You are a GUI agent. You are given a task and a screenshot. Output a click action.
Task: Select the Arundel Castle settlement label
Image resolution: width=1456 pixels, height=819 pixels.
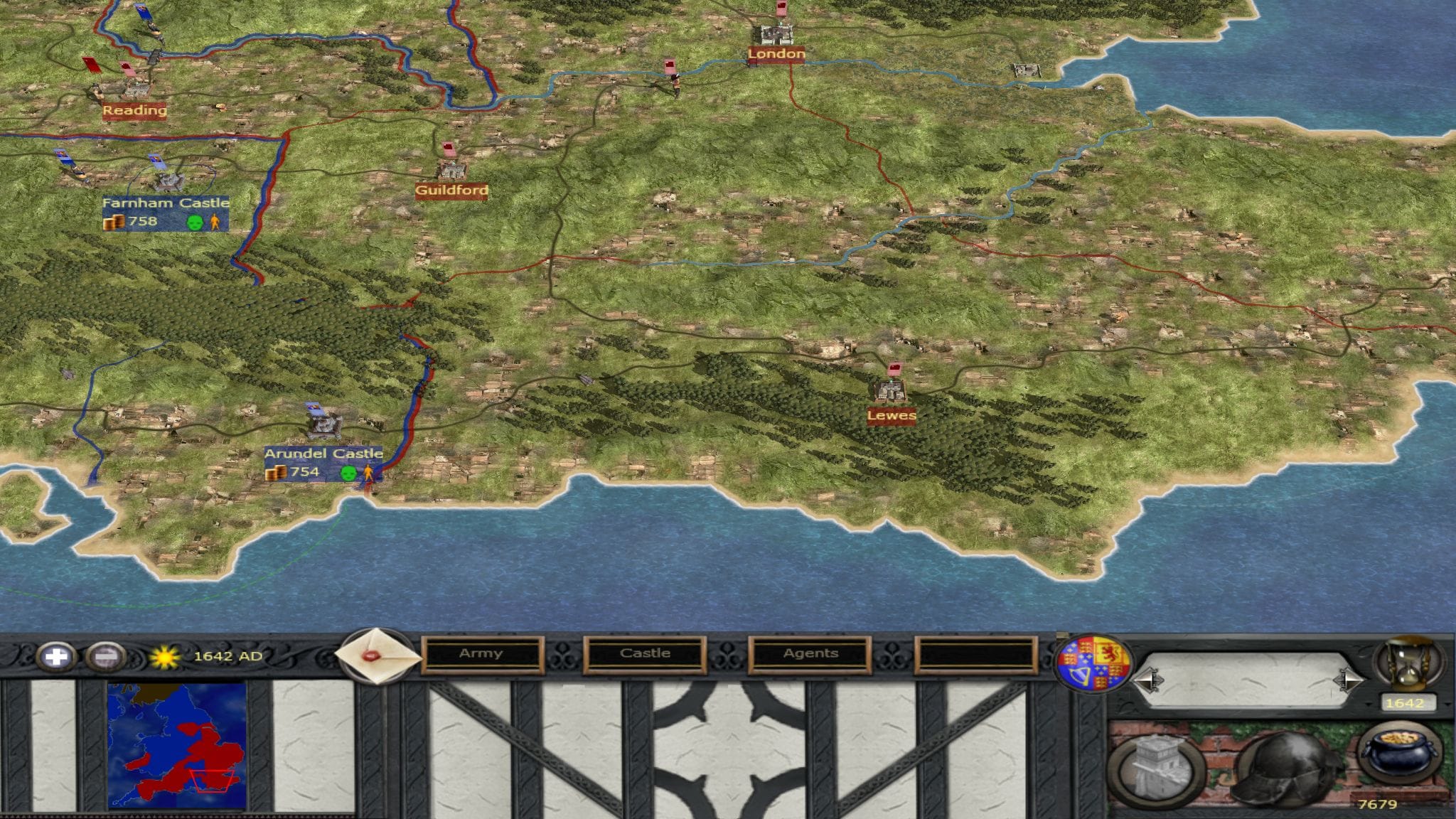coord(323,454)
